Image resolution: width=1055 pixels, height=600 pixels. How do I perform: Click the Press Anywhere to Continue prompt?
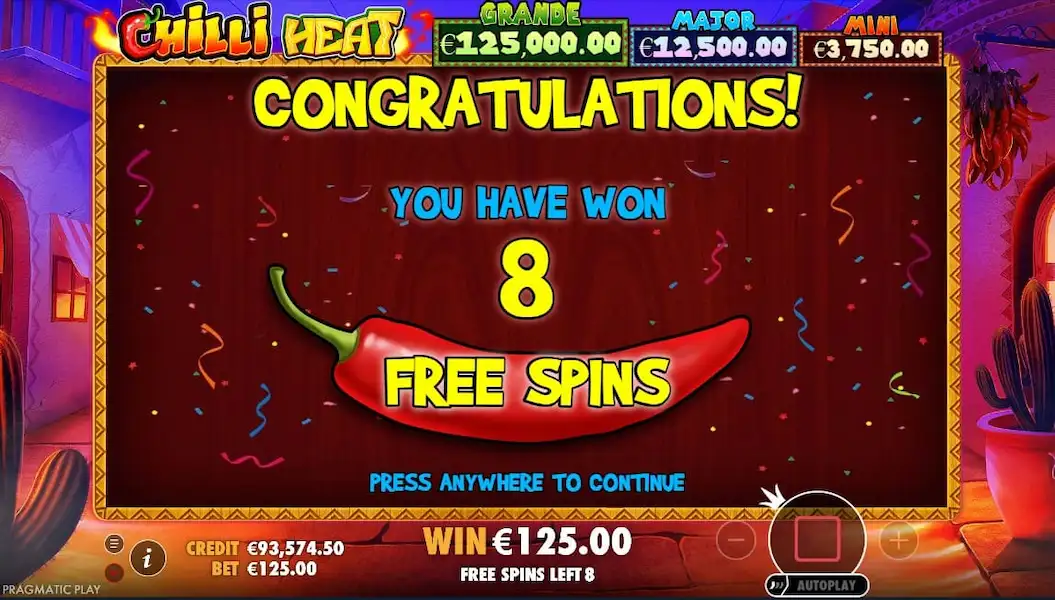[x=527, y=482]
